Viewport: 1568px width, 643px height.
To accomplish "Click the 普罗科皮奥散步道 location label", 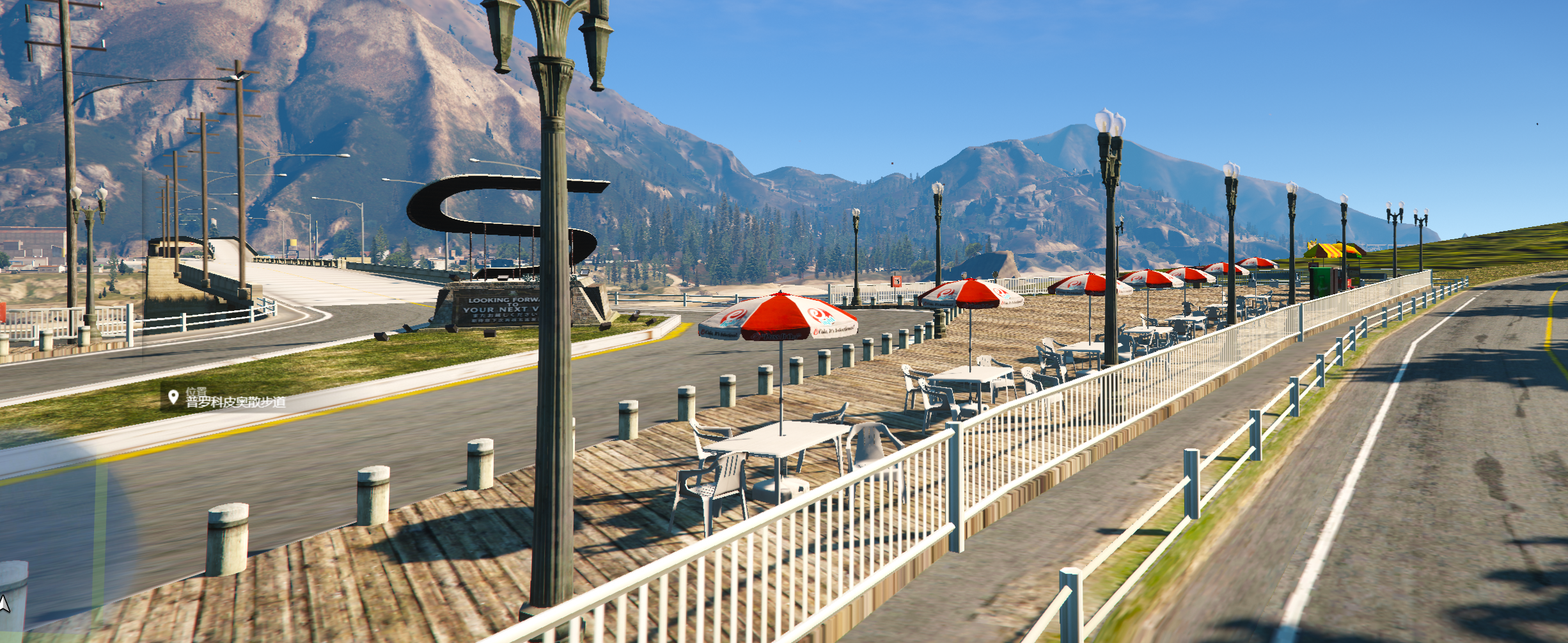I will [235, 402].
